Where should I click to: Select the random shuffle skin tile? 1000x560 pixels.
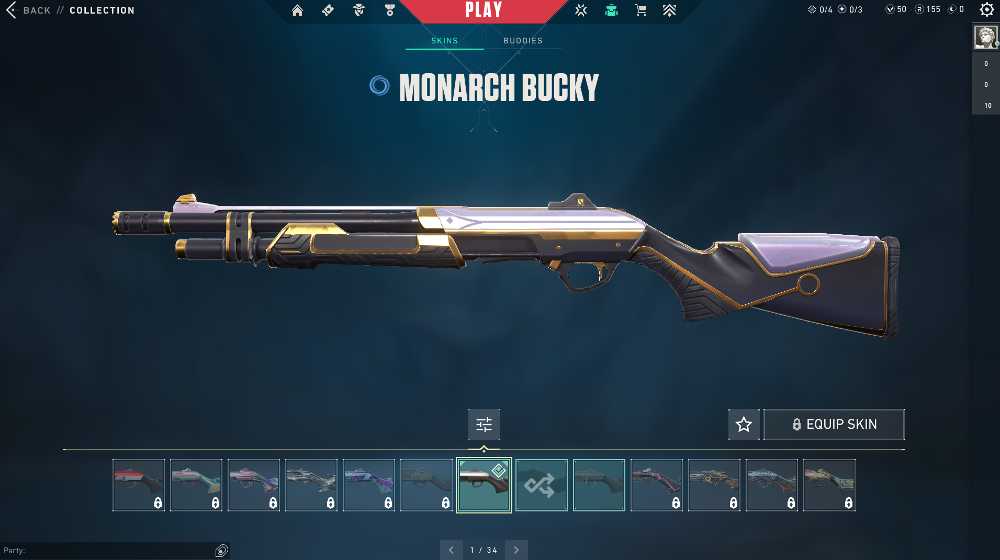542,485
